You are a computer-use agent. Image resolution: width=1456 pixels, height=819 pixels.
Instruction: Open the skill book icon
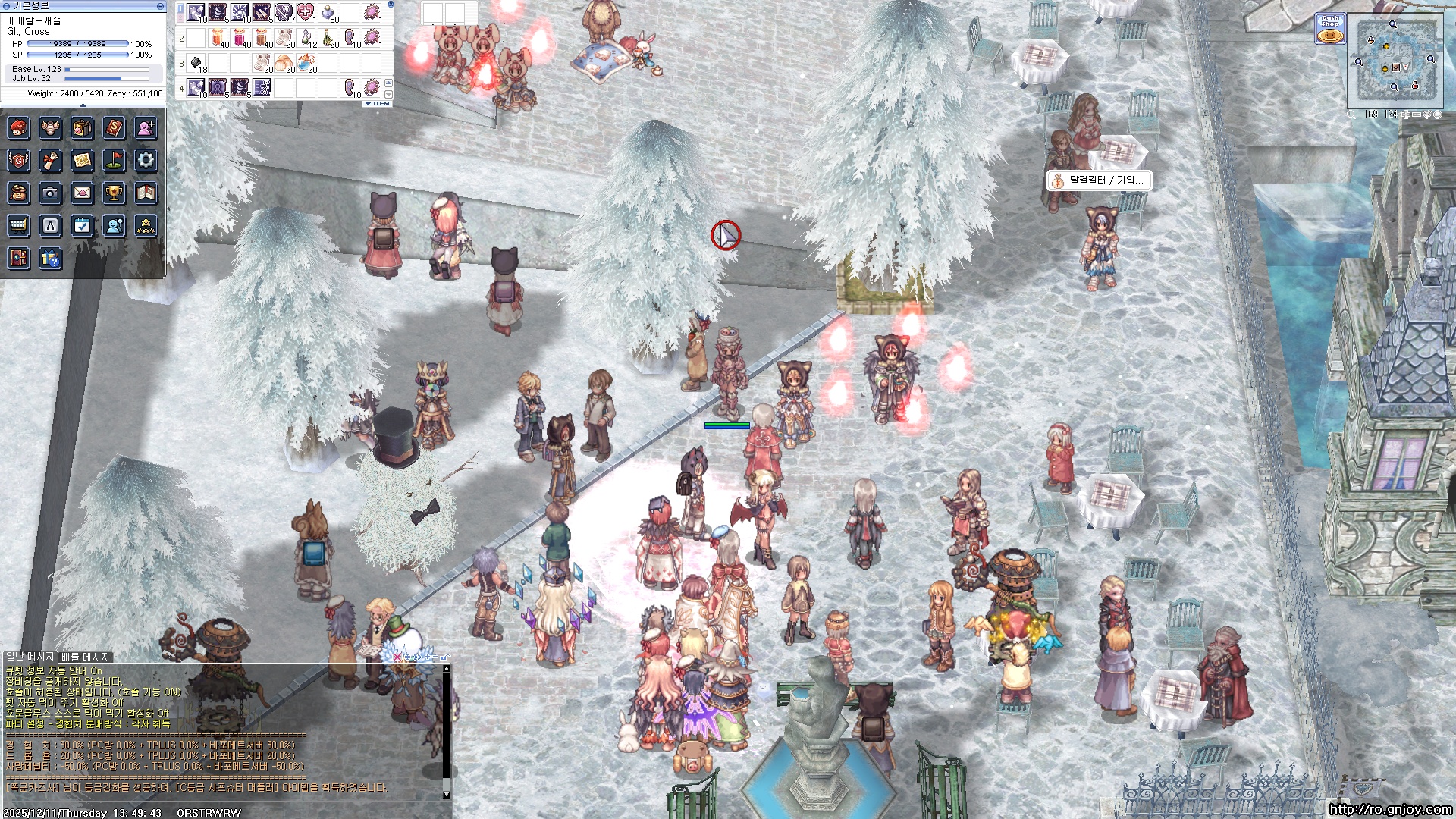[x=114, y=127]
